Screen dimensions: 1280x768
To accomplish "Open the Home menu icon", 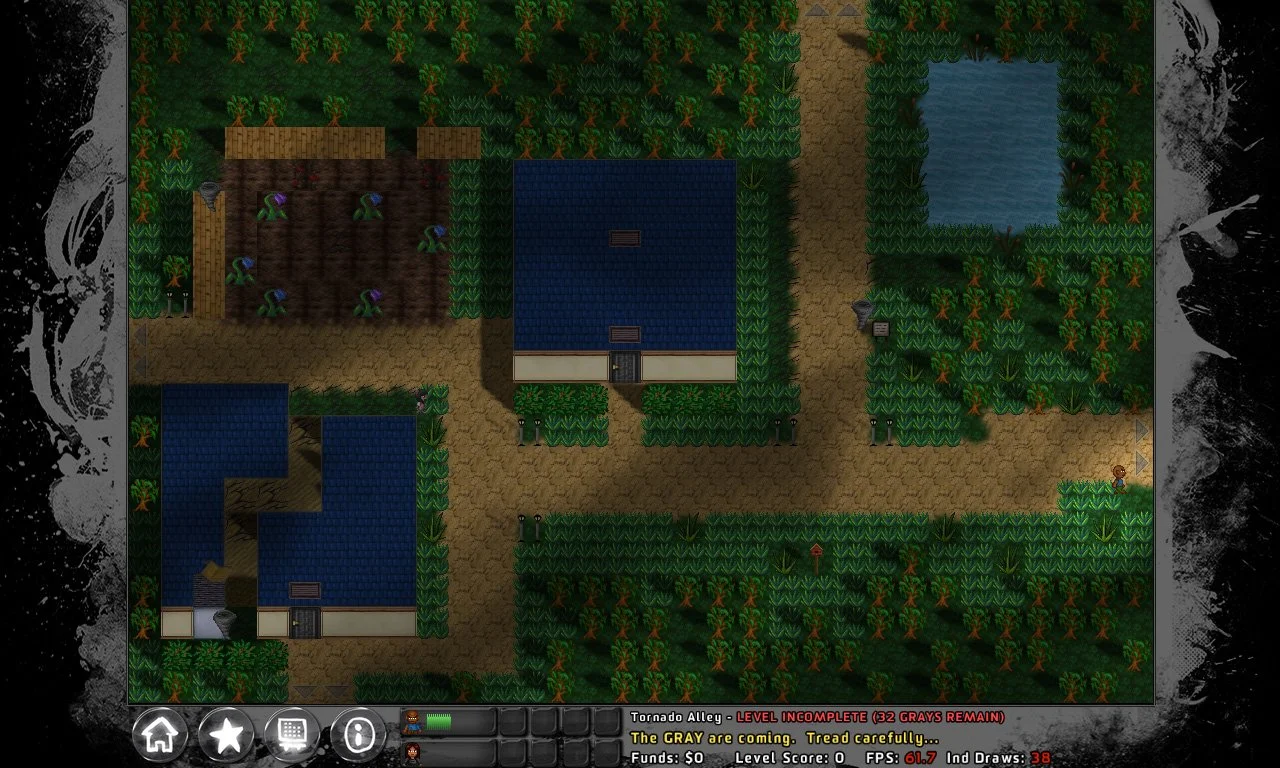I will (160, 734).
